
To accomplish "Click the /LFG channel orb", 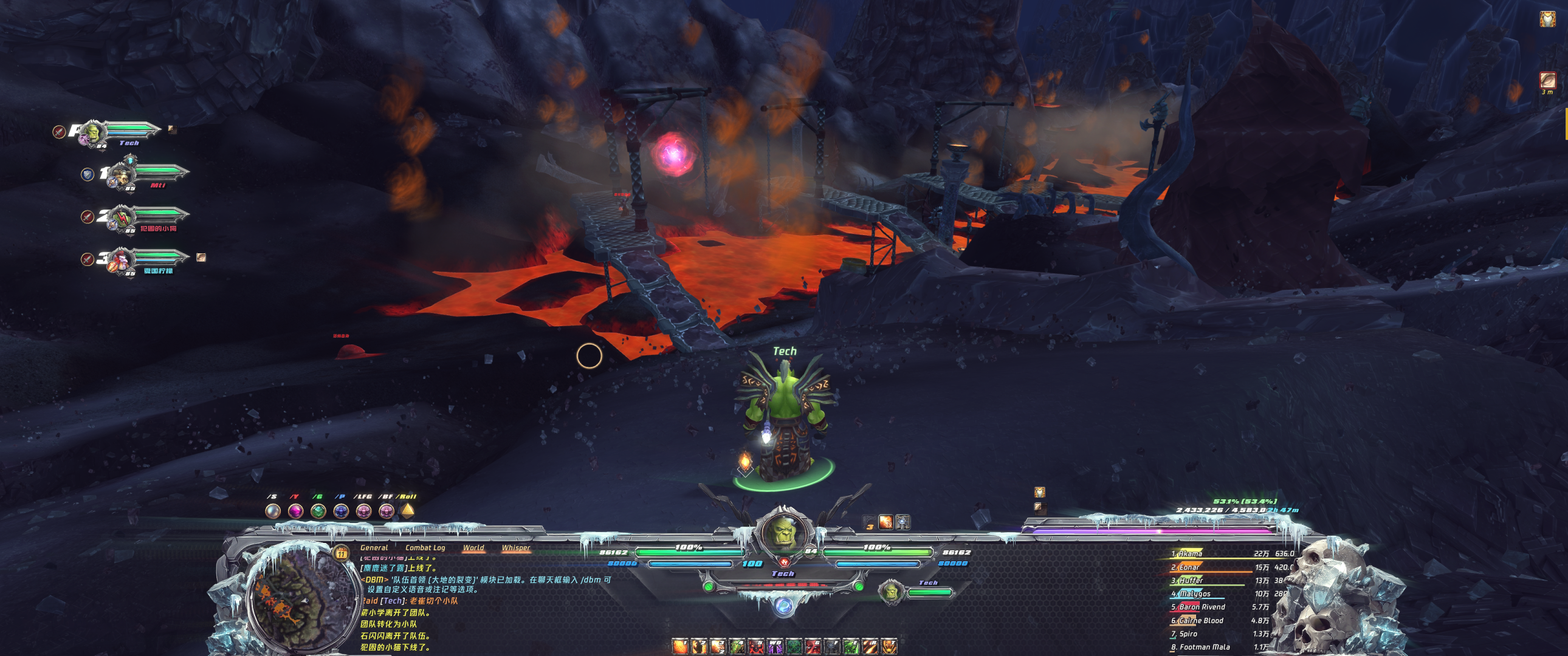I will [x=363, y=511].
